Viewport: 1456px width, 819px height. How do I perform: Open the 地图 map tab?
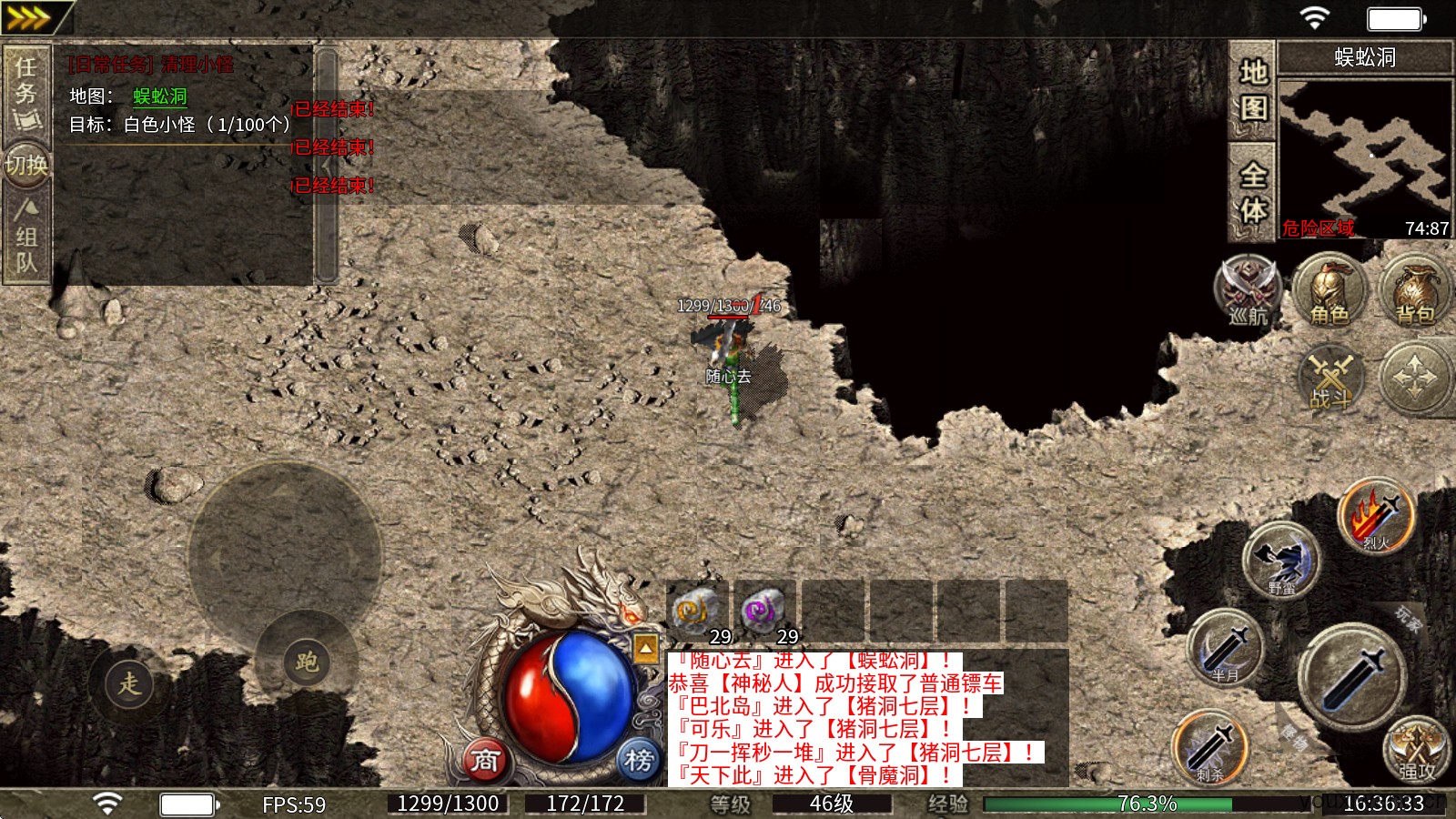[1253, 90]
